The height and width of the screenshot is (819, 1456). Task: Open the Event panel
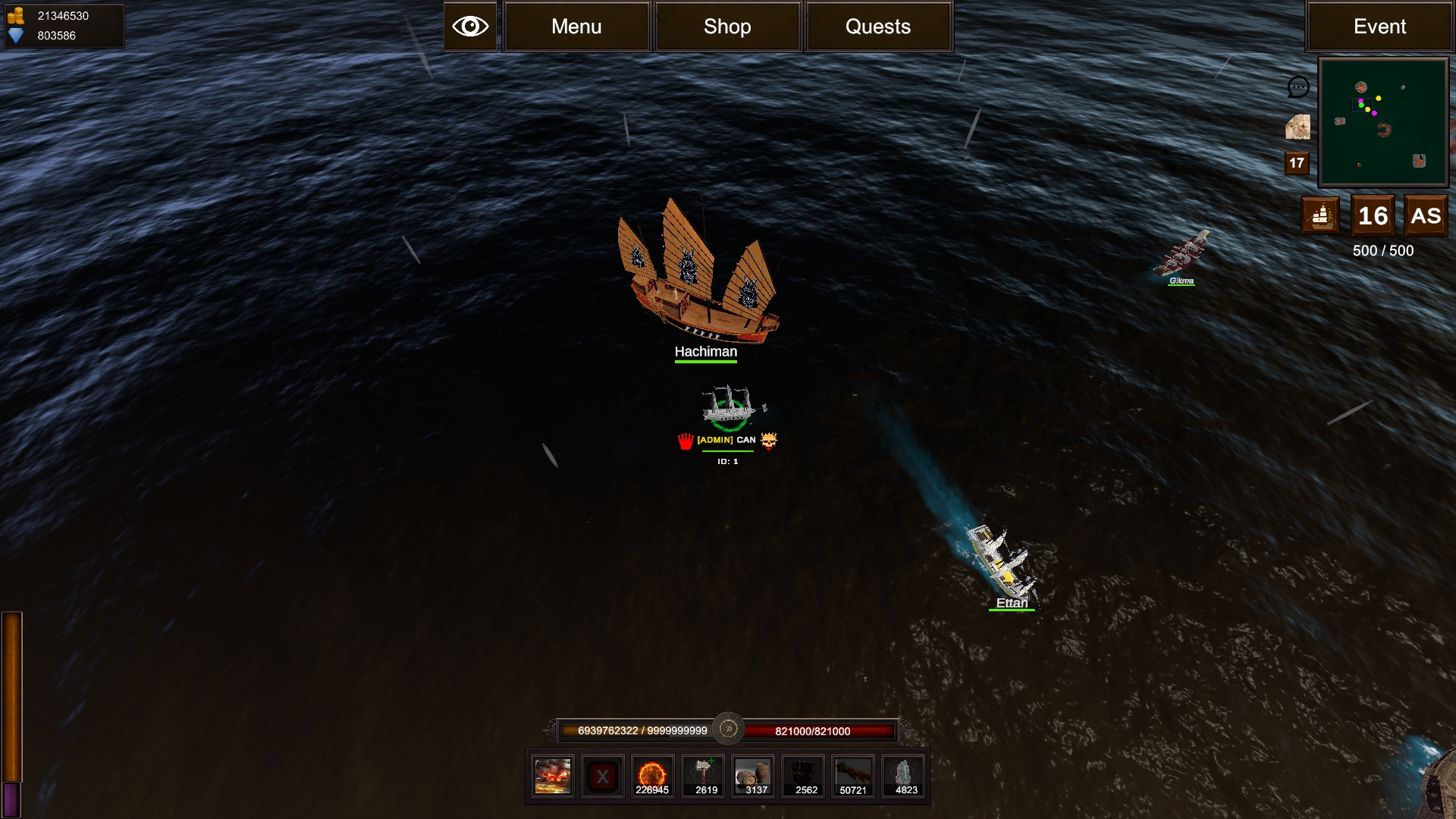(1379, 27)
